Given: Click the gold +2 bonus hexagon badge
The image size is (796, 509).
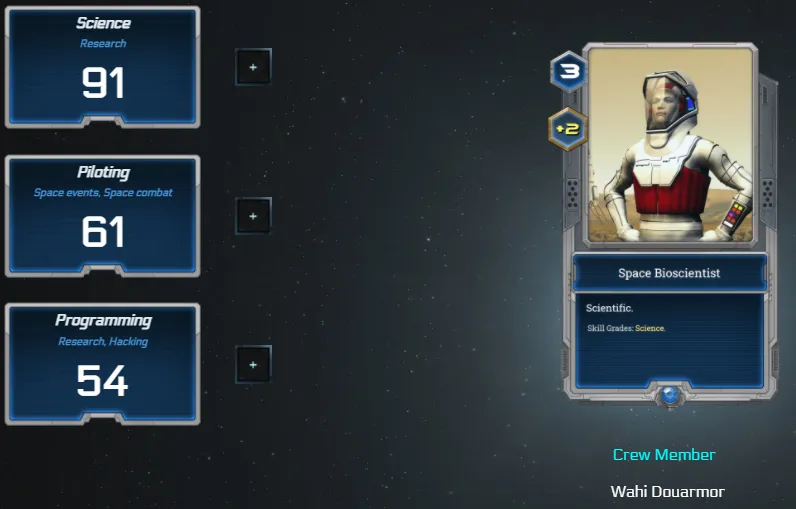Looking at the screenshot, I should (568, 128).
